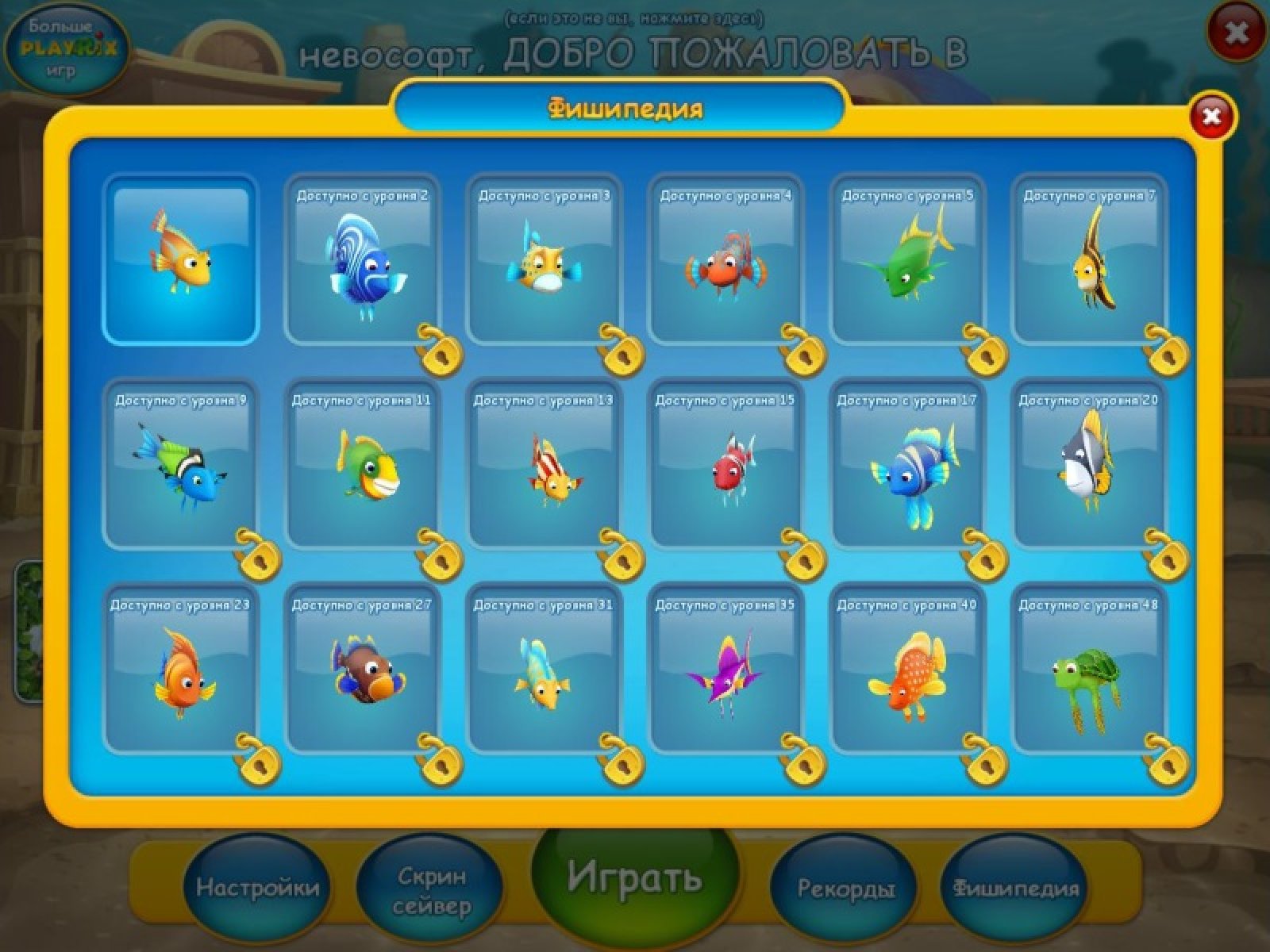
Task: Select the unlocked orange fish tile
Action: coord(181,259)
